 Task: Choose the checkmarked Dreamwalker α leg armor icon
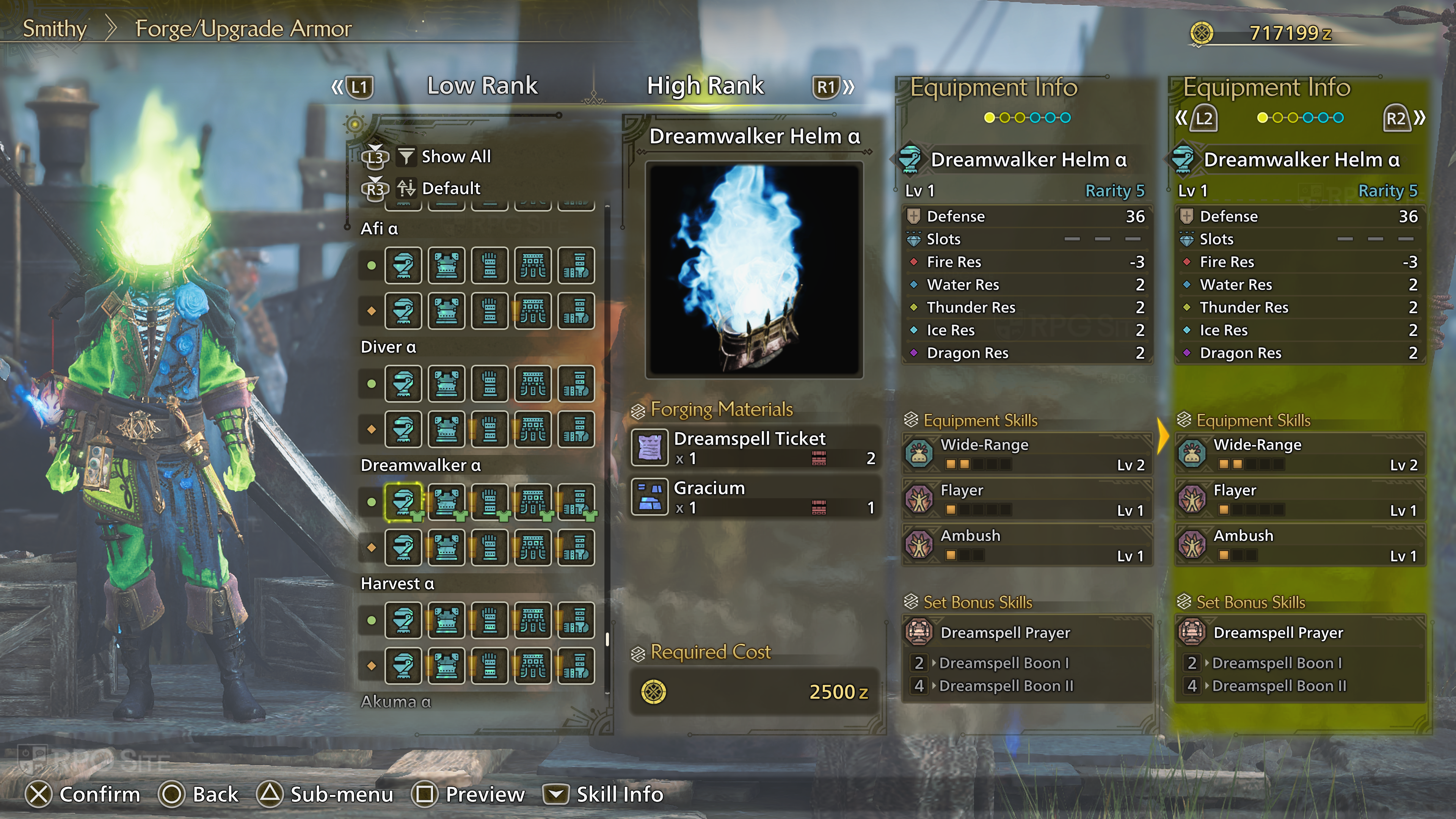click(x=576, y=501)
